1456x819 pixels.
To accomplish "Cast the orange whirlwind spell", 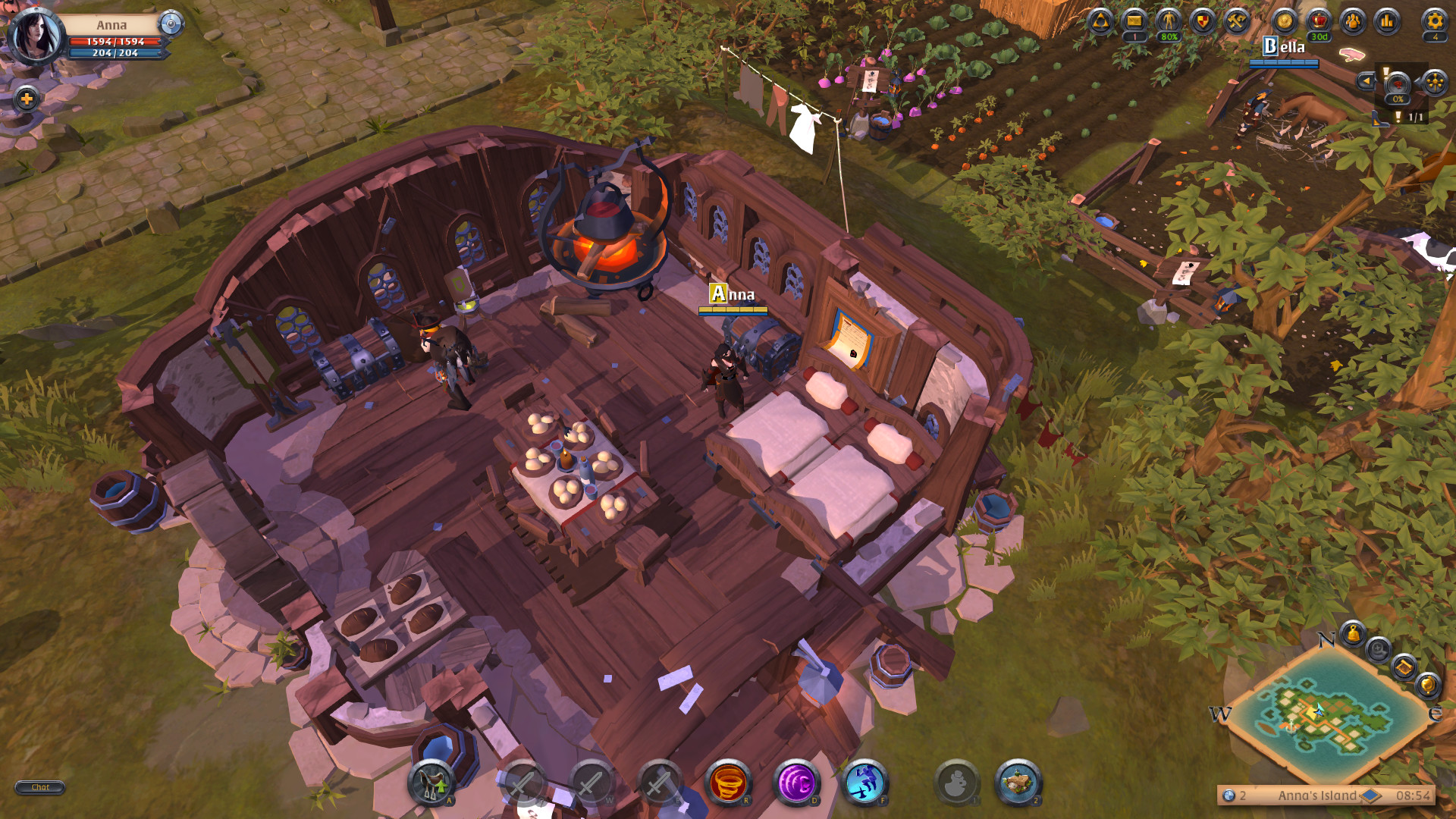I will click(x=728, y=783).
